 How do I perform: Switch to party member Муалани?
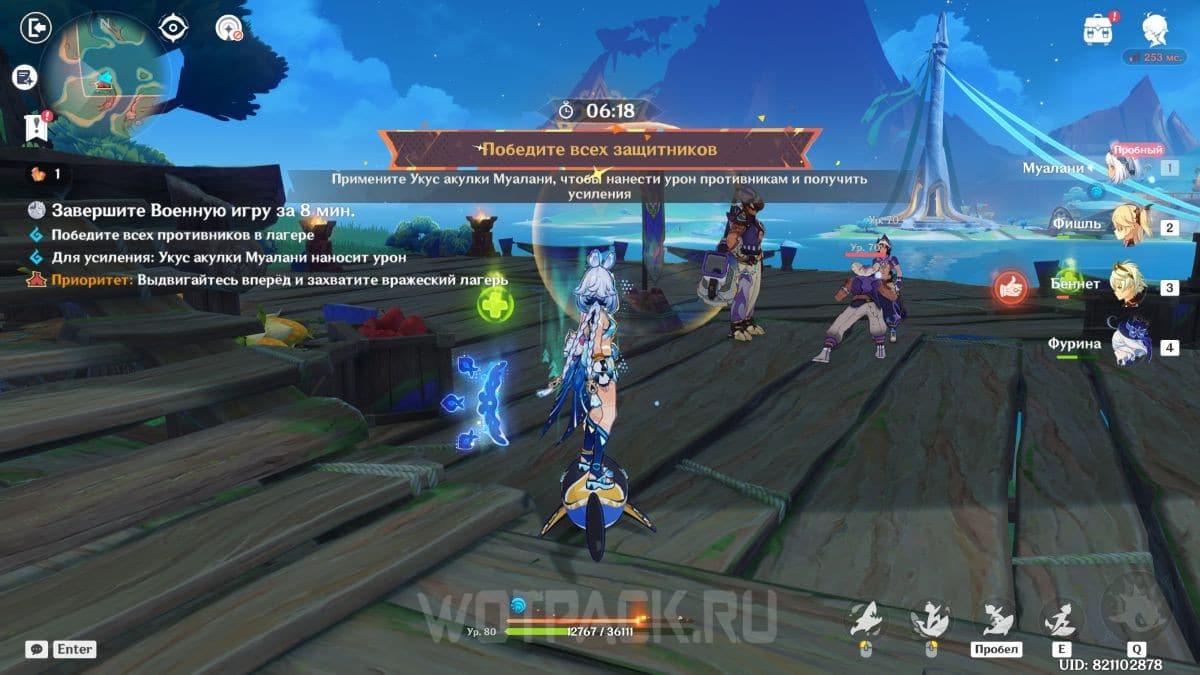(1131, 167)
